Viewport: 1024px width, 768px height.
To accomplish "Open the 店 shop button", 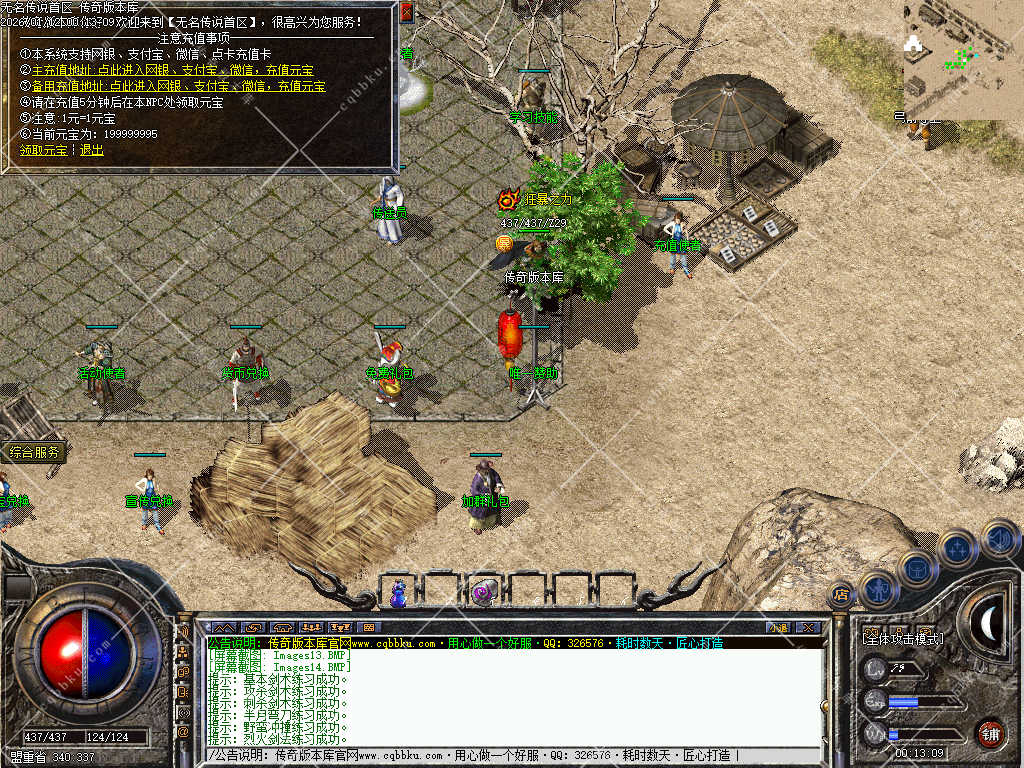I will pyautogui.click(x=841, y=595).
